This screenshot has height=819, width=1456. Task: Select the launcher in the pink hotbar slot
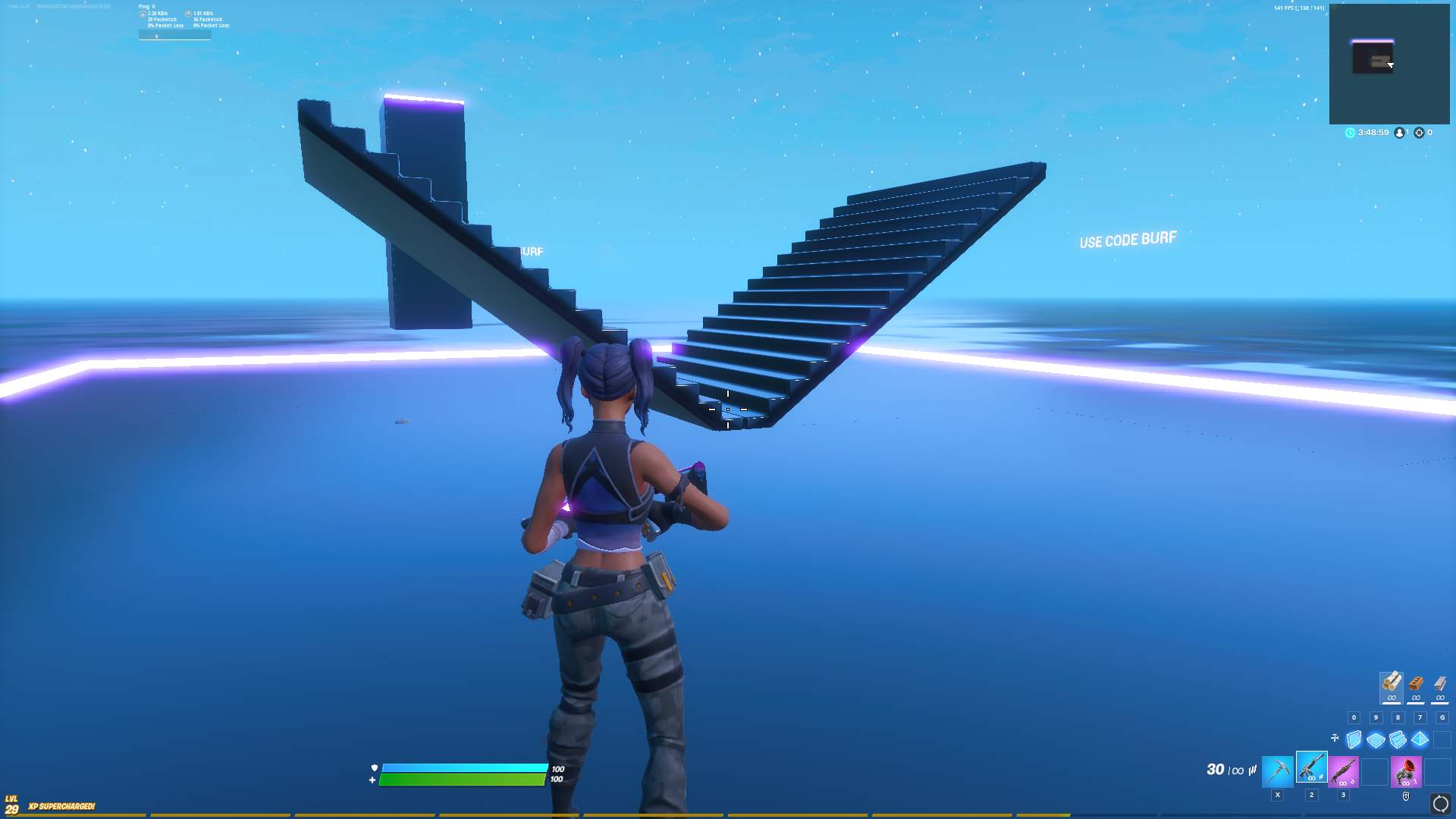click(1406, 773)
